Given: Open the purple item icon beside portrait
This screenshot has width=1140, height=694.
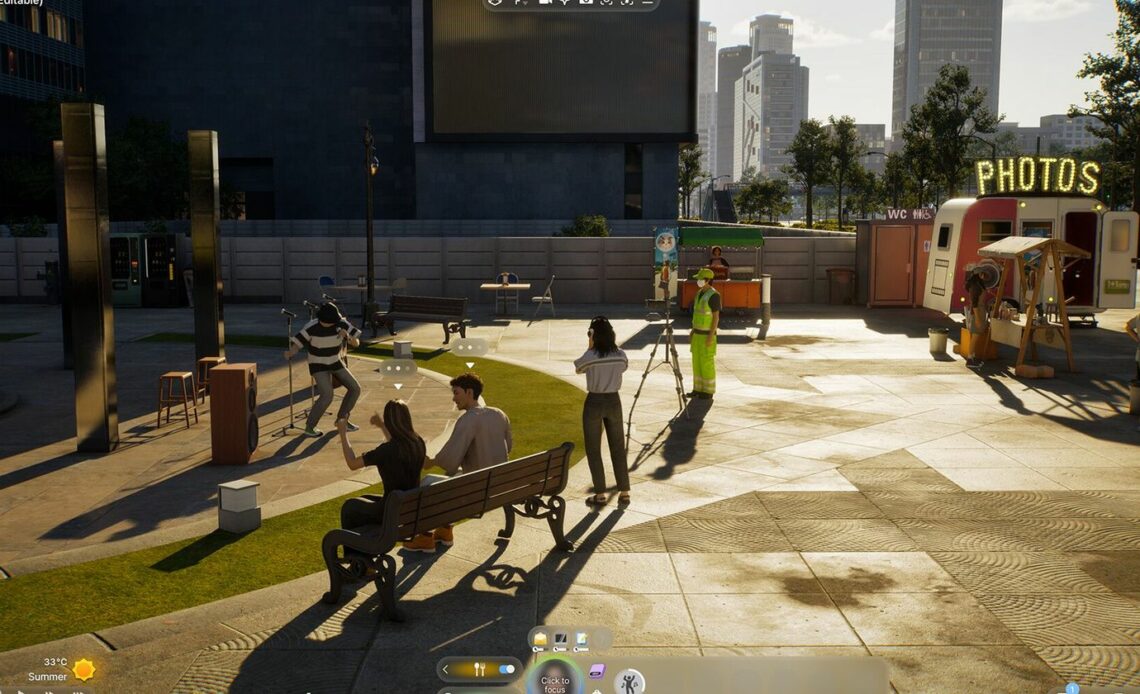Looking at the screenshot, I should click(596, 671).
